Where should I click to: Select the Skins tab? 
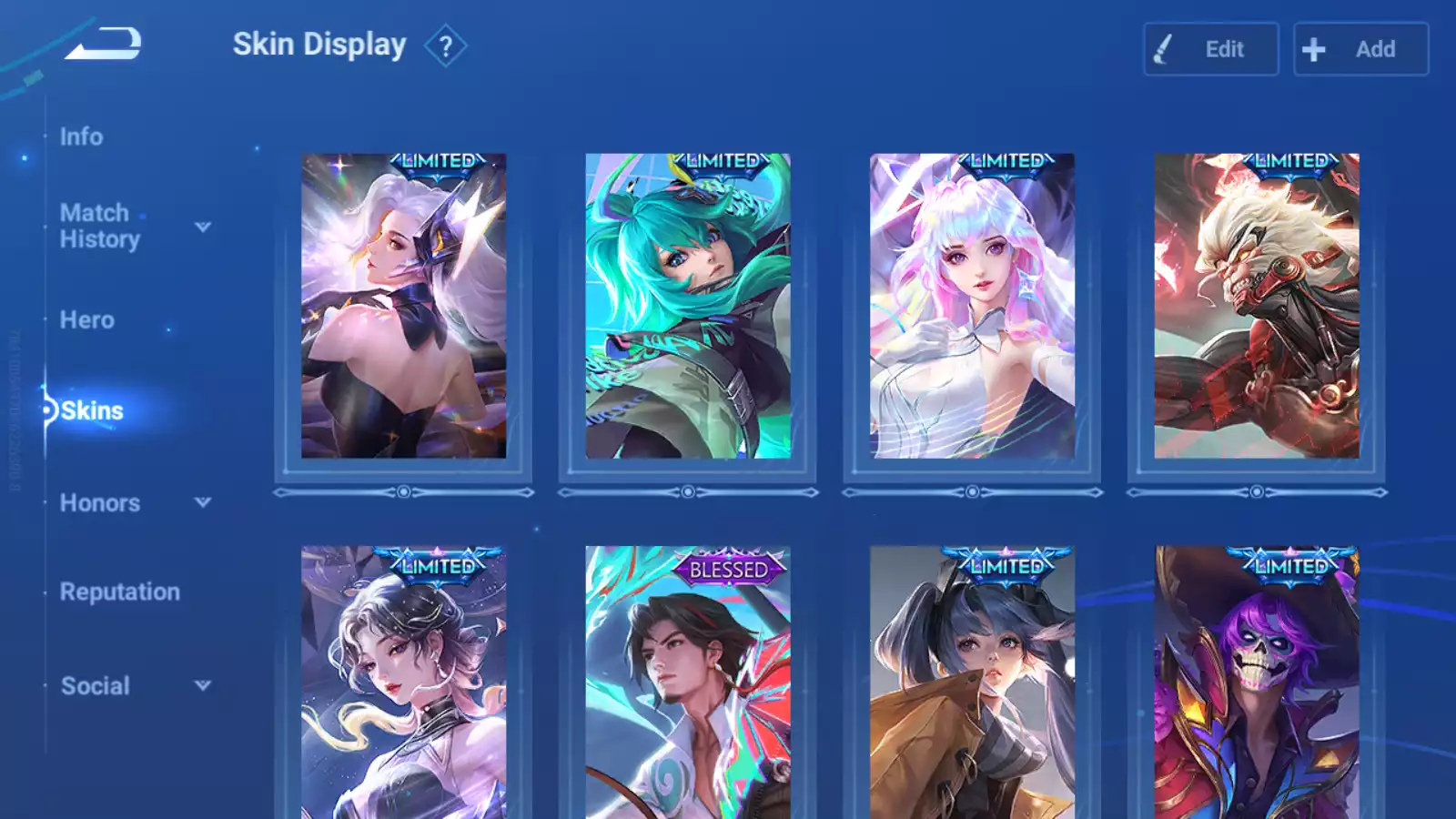92,410
